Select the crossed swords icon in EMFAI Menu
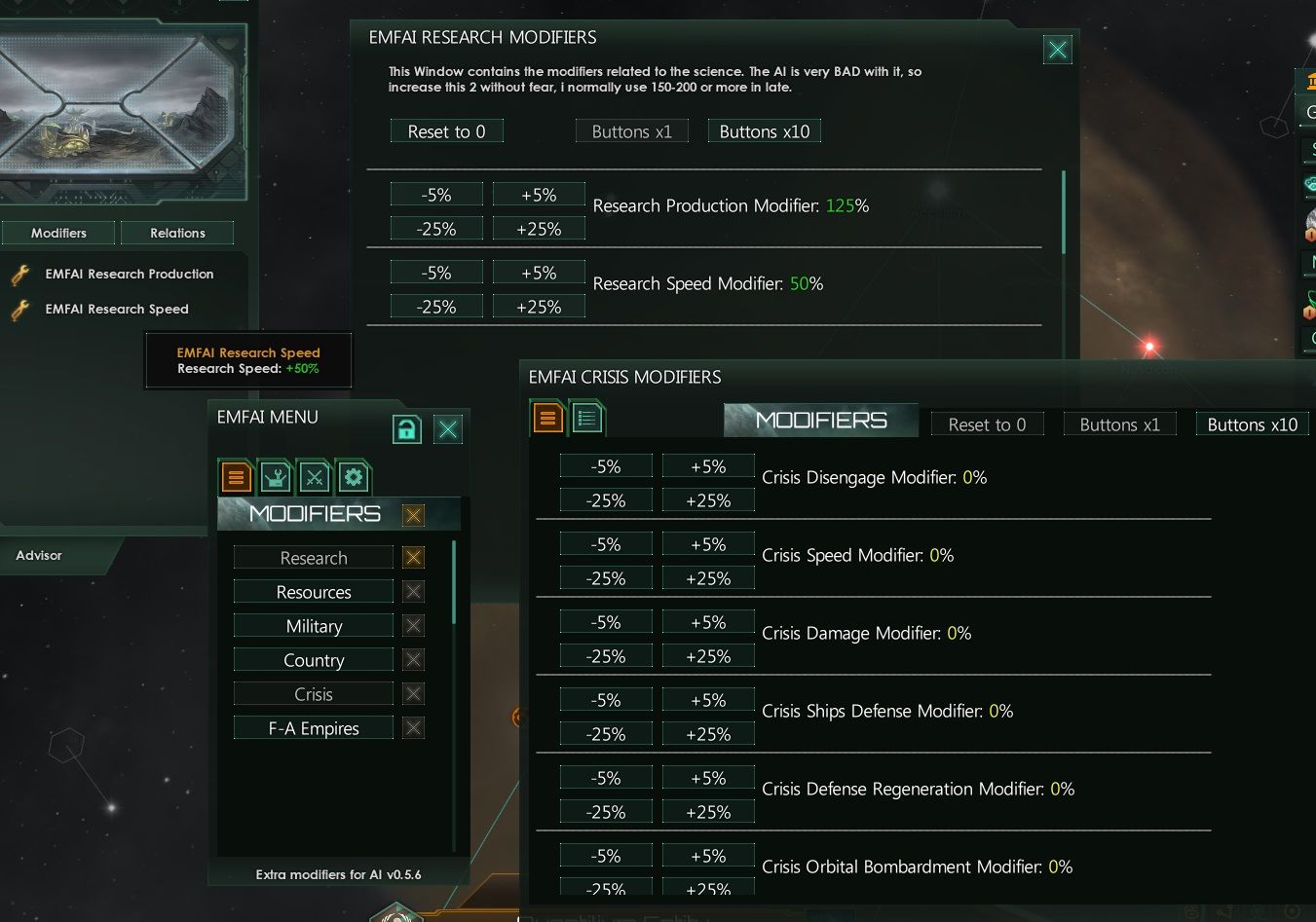This screenshot has height=922, width=1316. [314, 477]
